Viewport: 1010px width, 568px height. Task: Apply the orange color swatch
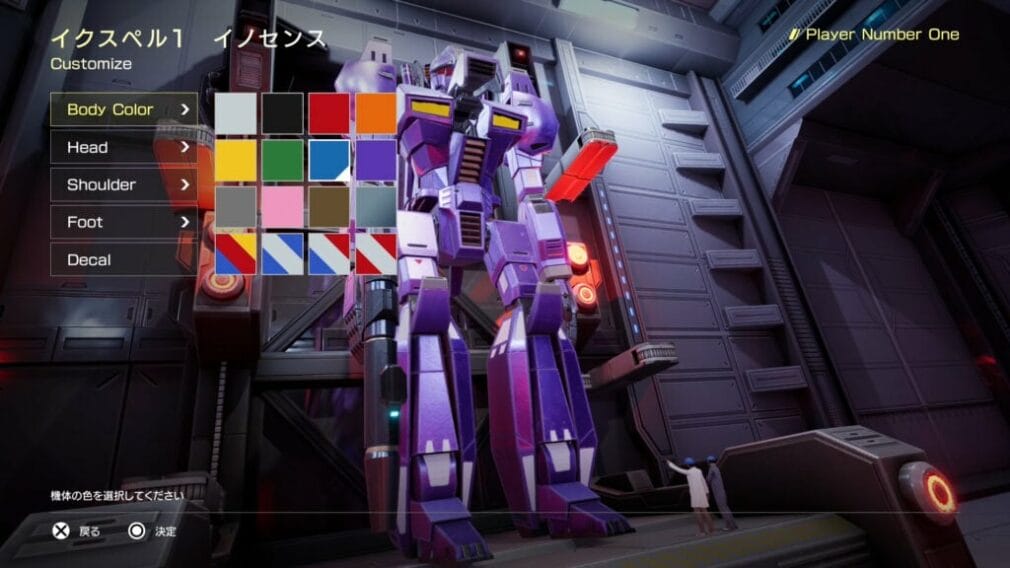pos(376,113)
